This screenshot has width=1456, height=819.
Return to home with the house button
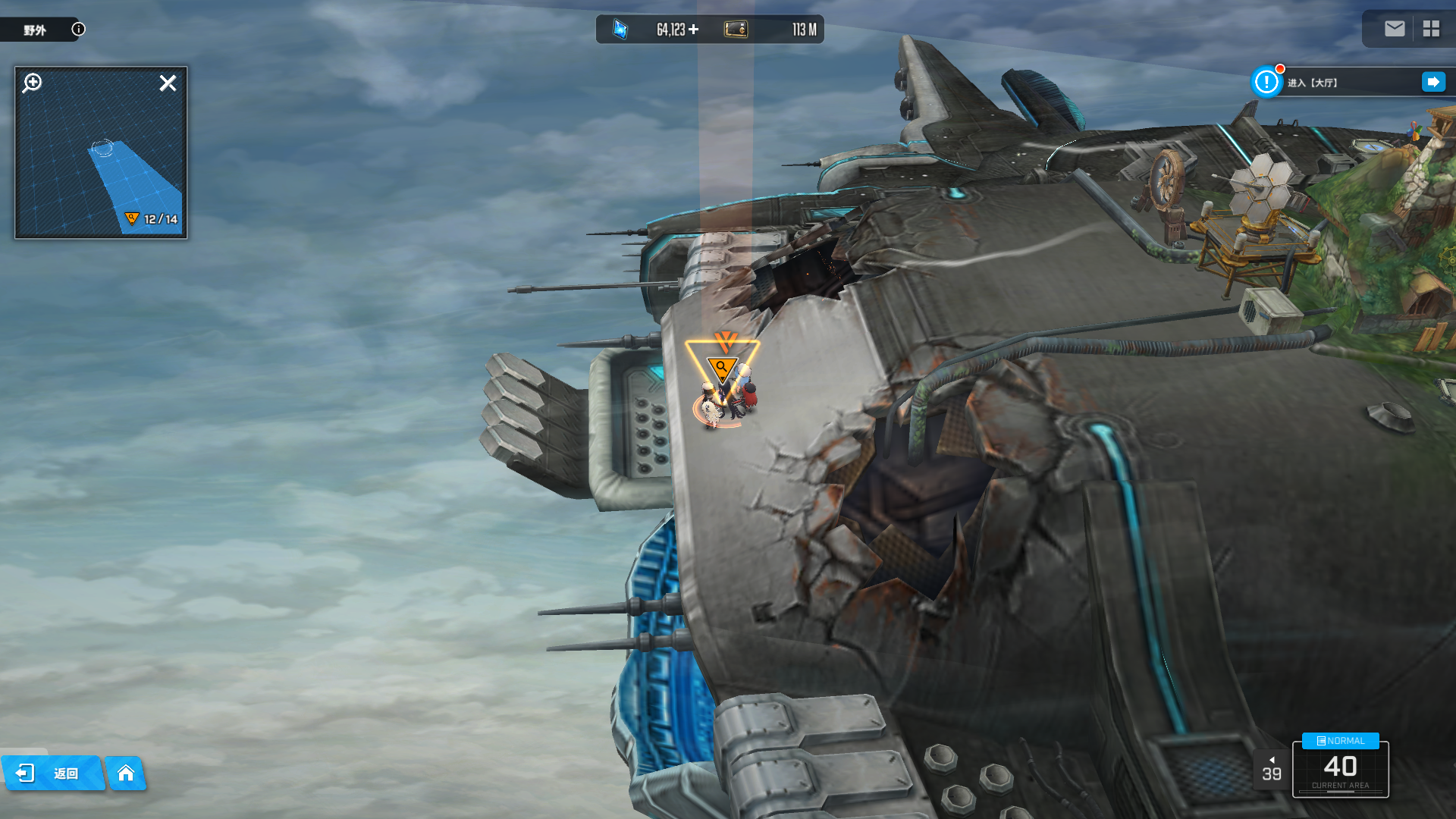click(126, 773)
